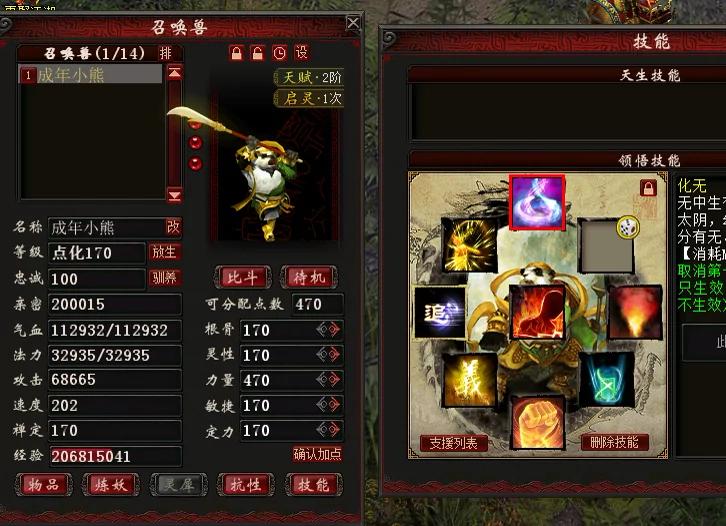This screenshot has height=526, width=726.
Task: Start a duel with 比斗
Action: (x=241, y=277)
